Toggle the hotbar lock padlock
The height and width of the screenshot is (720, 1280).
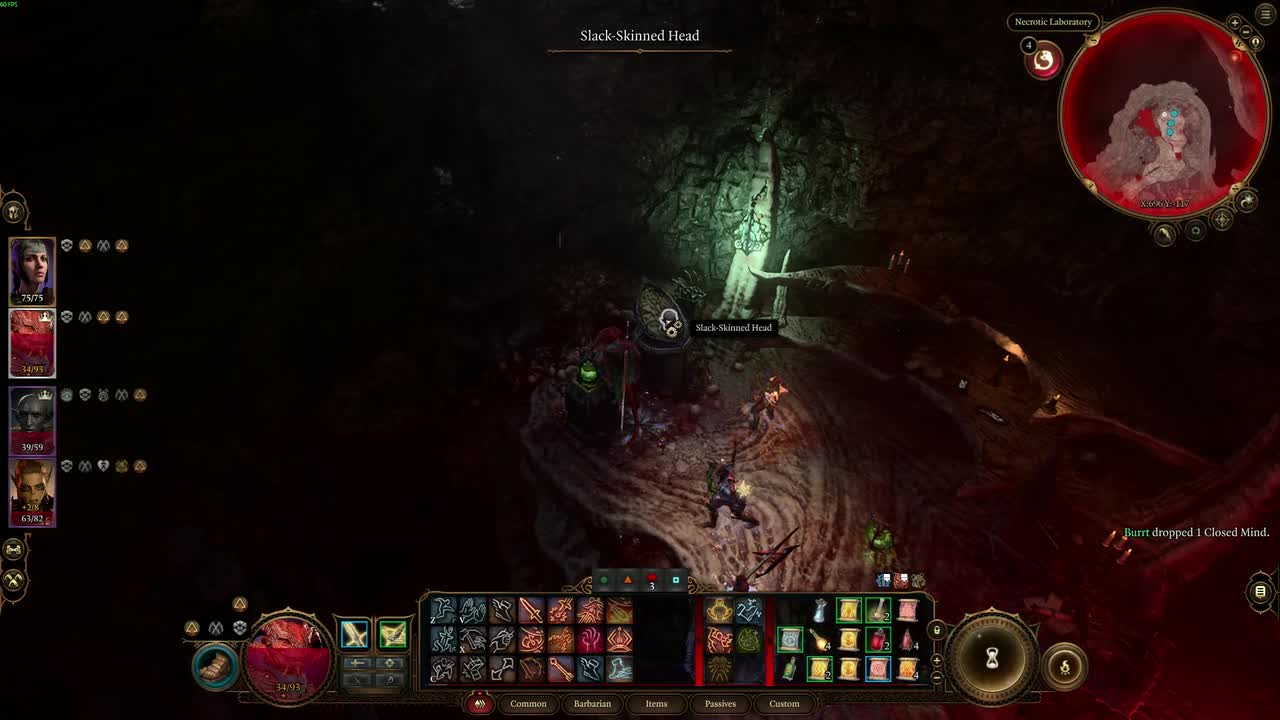tap(937, 630)
